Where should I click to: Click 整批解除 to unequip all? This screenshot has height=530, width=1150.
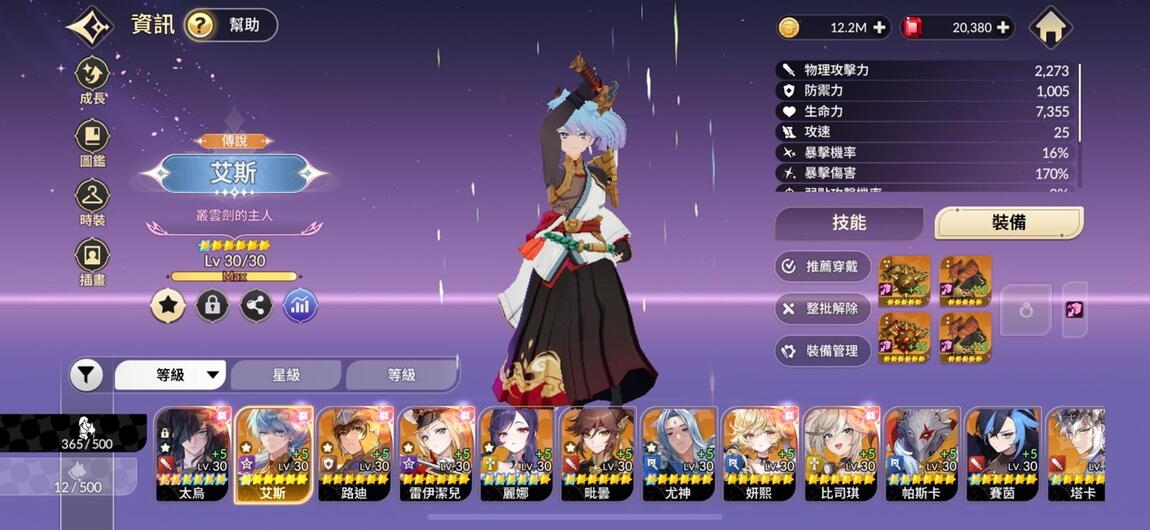(x=822, y=308)
